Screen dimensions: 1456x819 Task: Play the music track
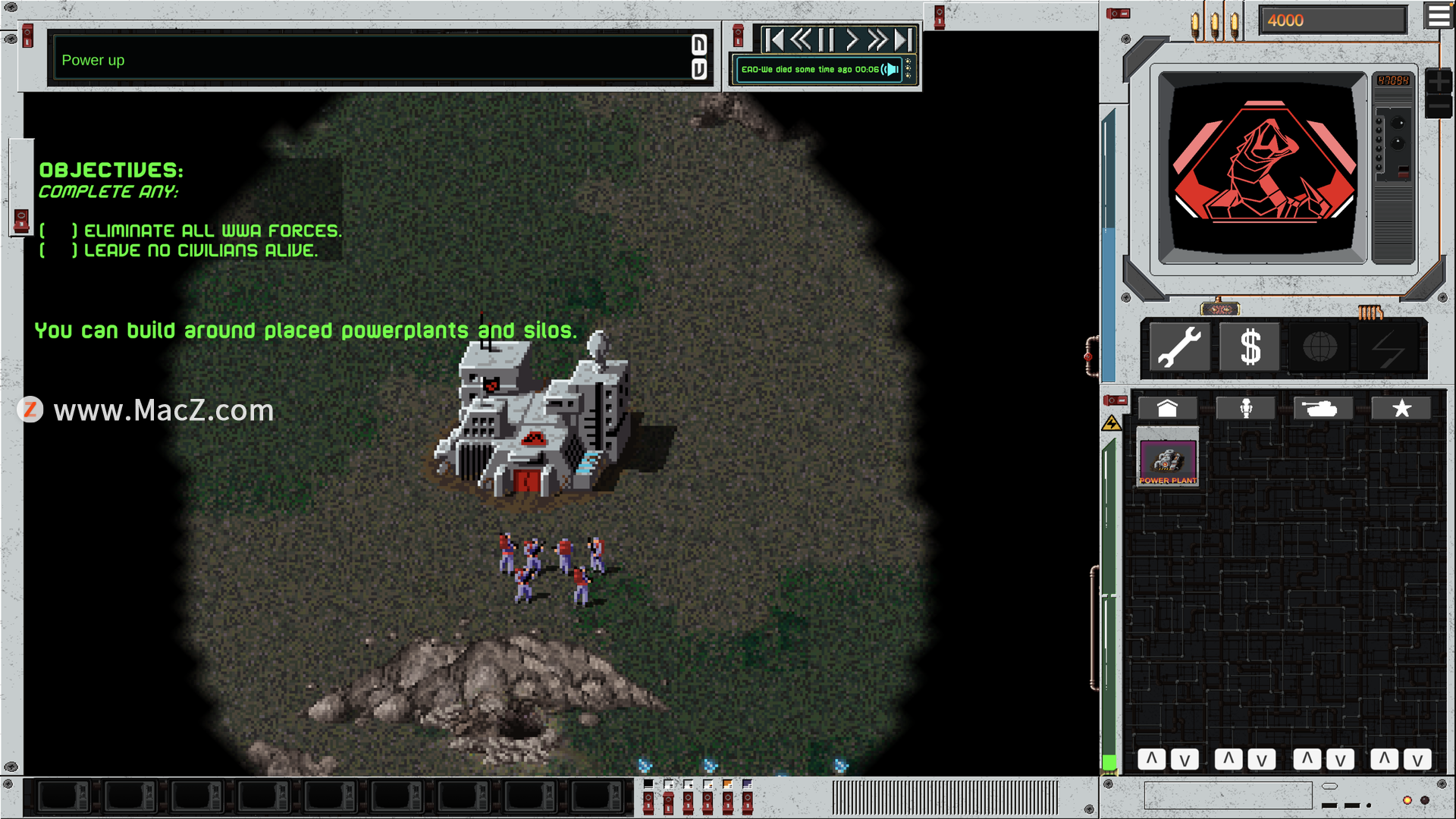[852, 39]
